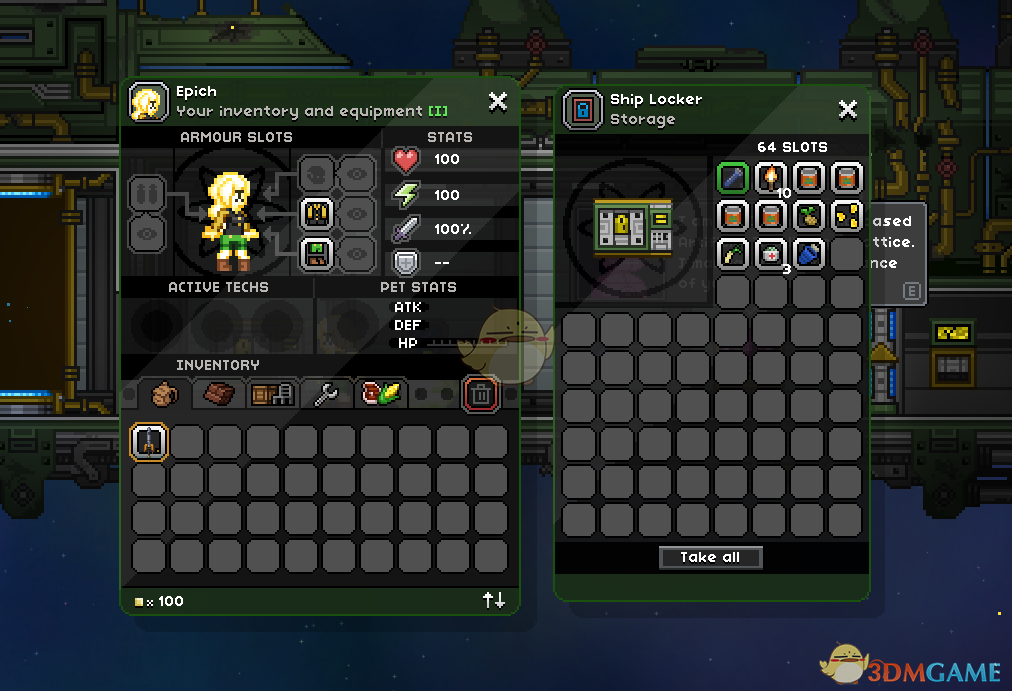The width and height of the screenshot is (1012, 691).
Task: Select the blue flask item in locker
Action: pos(809,254)
